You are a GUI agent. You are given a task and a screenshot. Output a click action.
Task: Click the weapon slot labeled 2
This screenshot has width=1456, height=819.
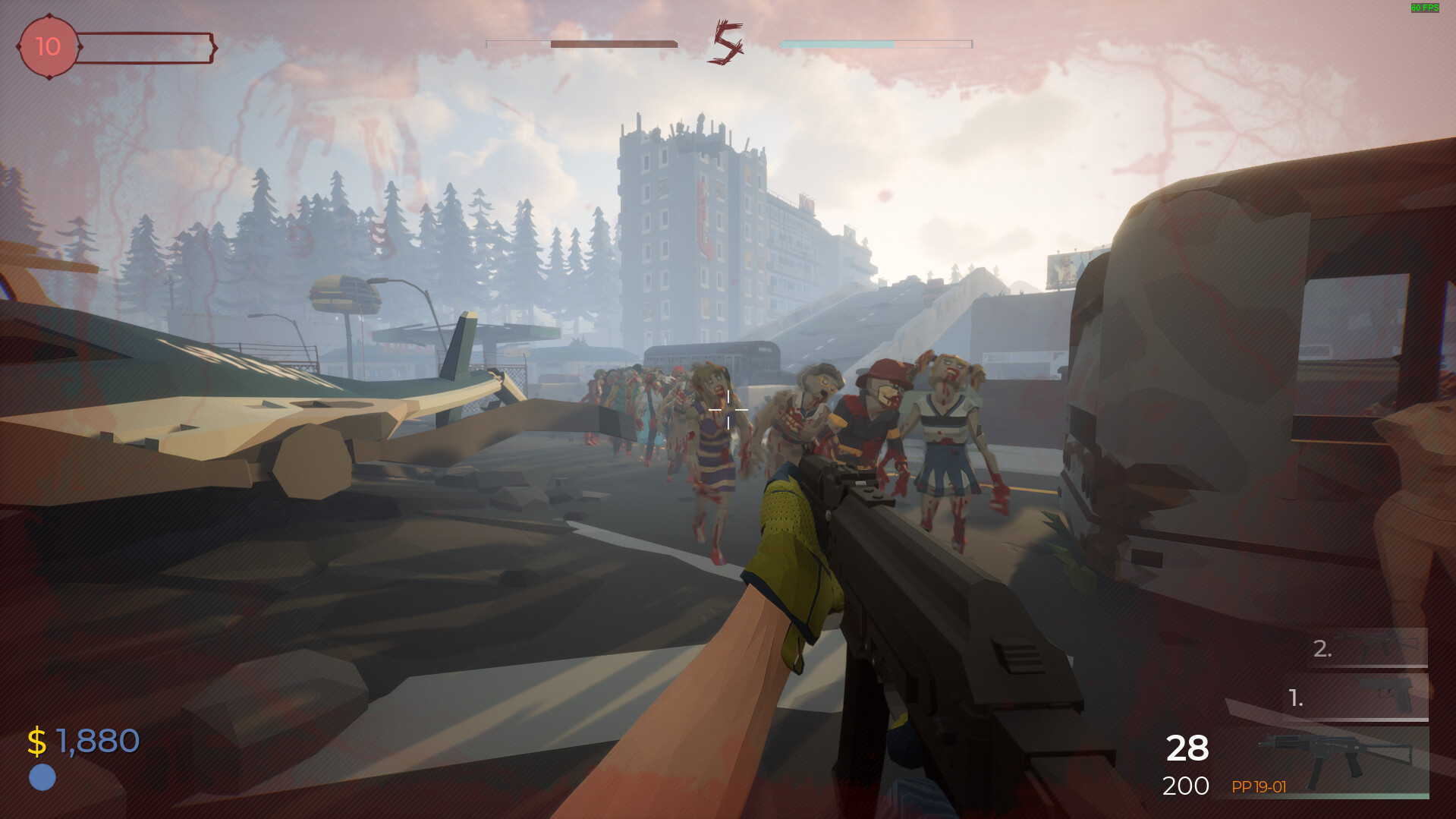pos(1322,650)
